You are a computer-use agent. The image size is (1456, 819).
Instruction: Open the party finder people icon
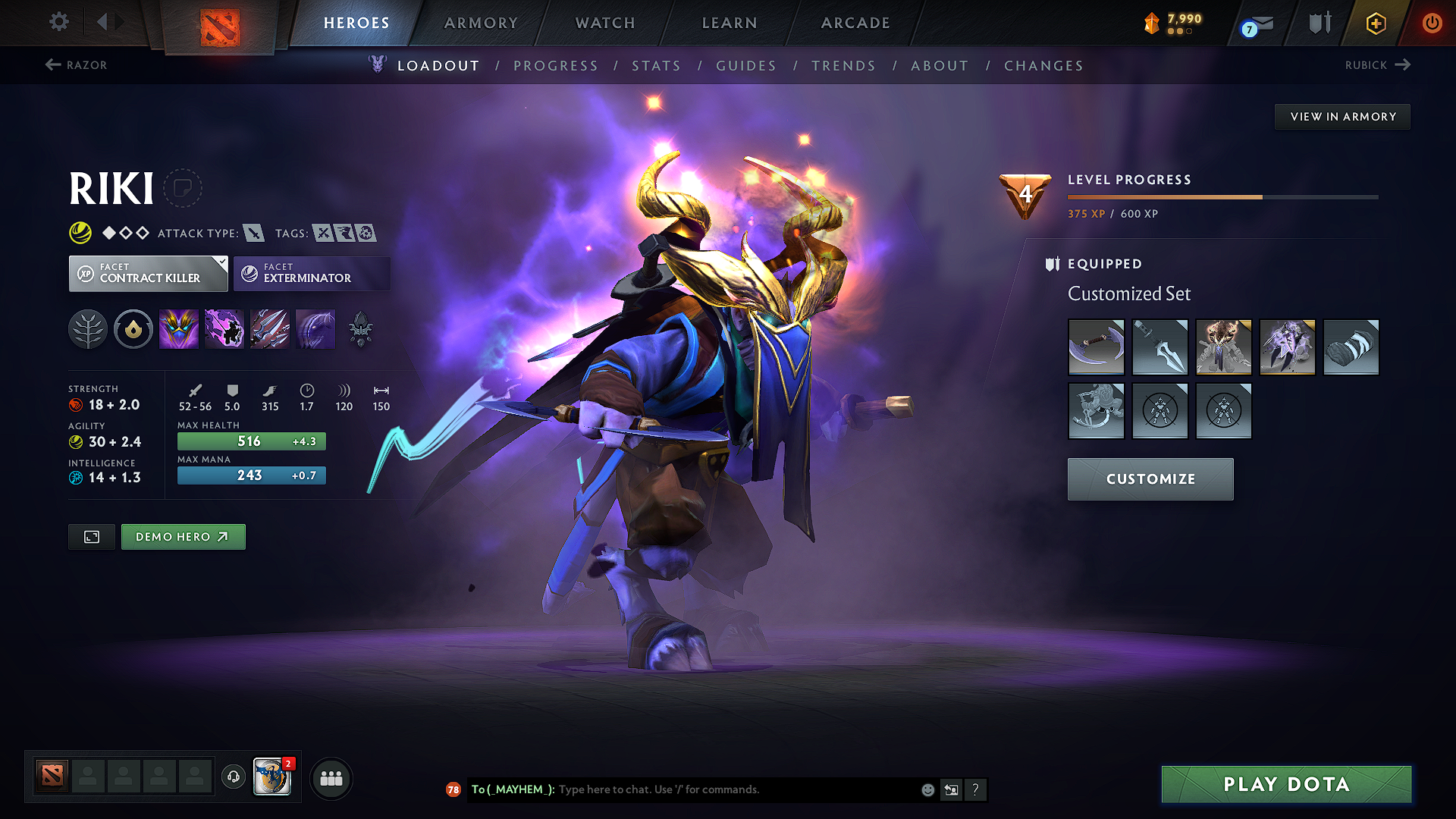click(331, 777)
